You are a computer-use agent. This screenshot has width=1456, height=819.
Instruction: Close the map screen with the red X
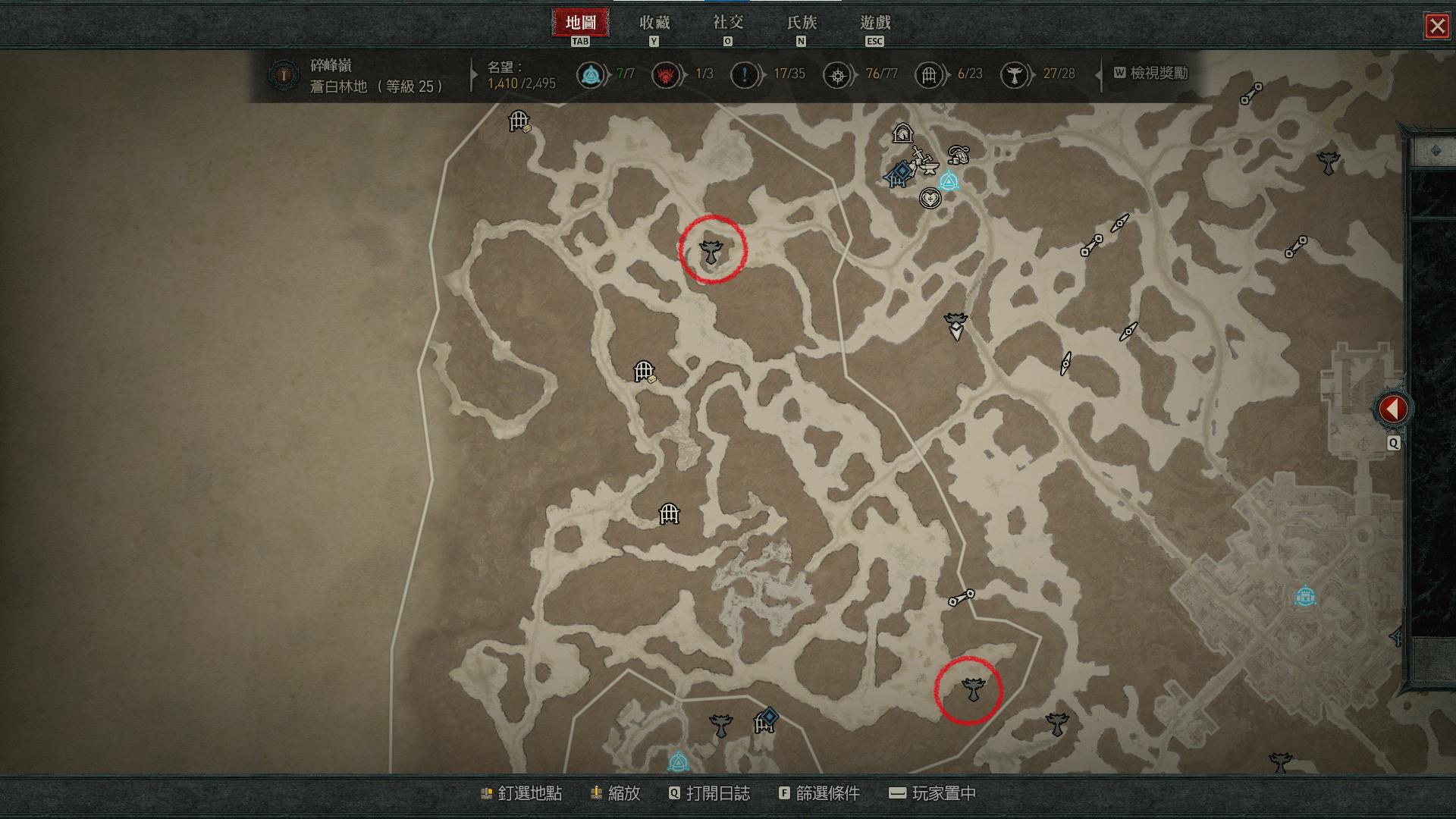[x=1436, y=27]
